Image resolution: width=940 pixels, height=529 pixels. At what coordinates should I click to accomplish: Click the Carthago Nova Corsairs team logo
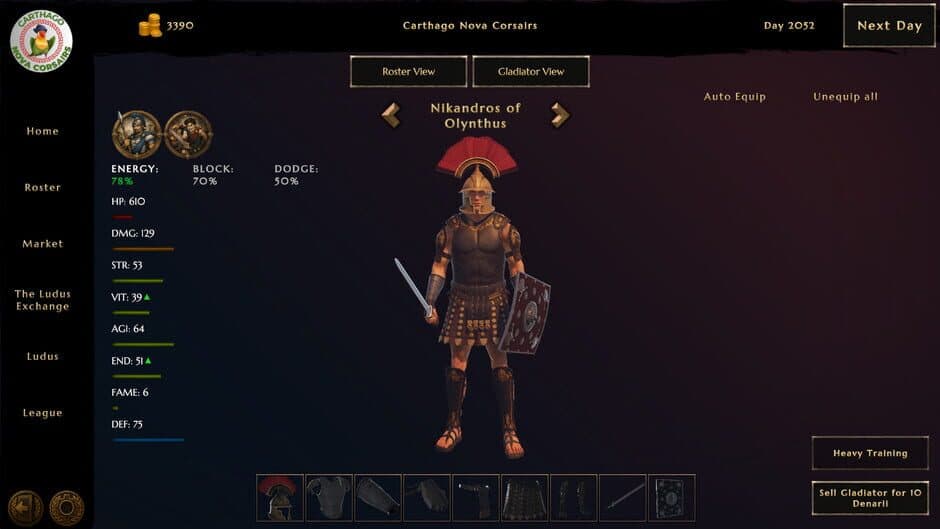[40, 40]
